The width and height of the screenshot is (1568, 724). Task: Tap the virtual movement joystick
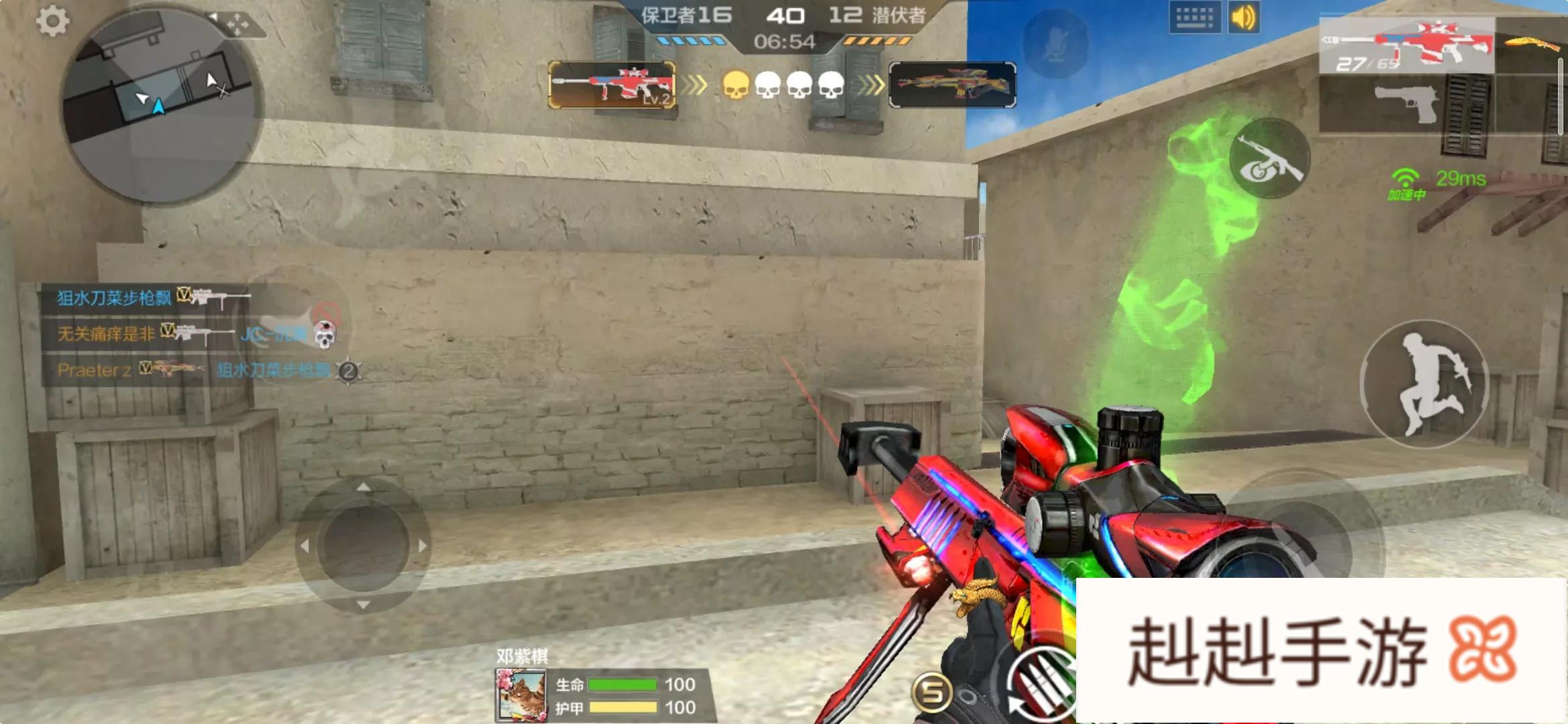363,545
